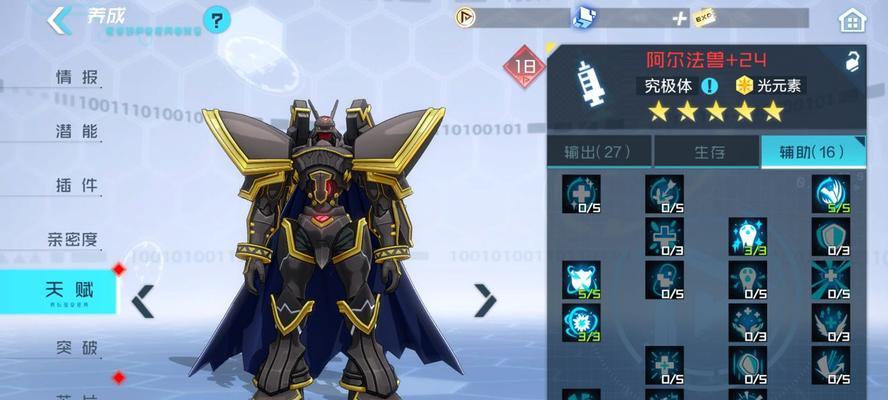888x400 pixels.
Task: Switch to the 输出(27) talent tab
Action: coord(596,152)
